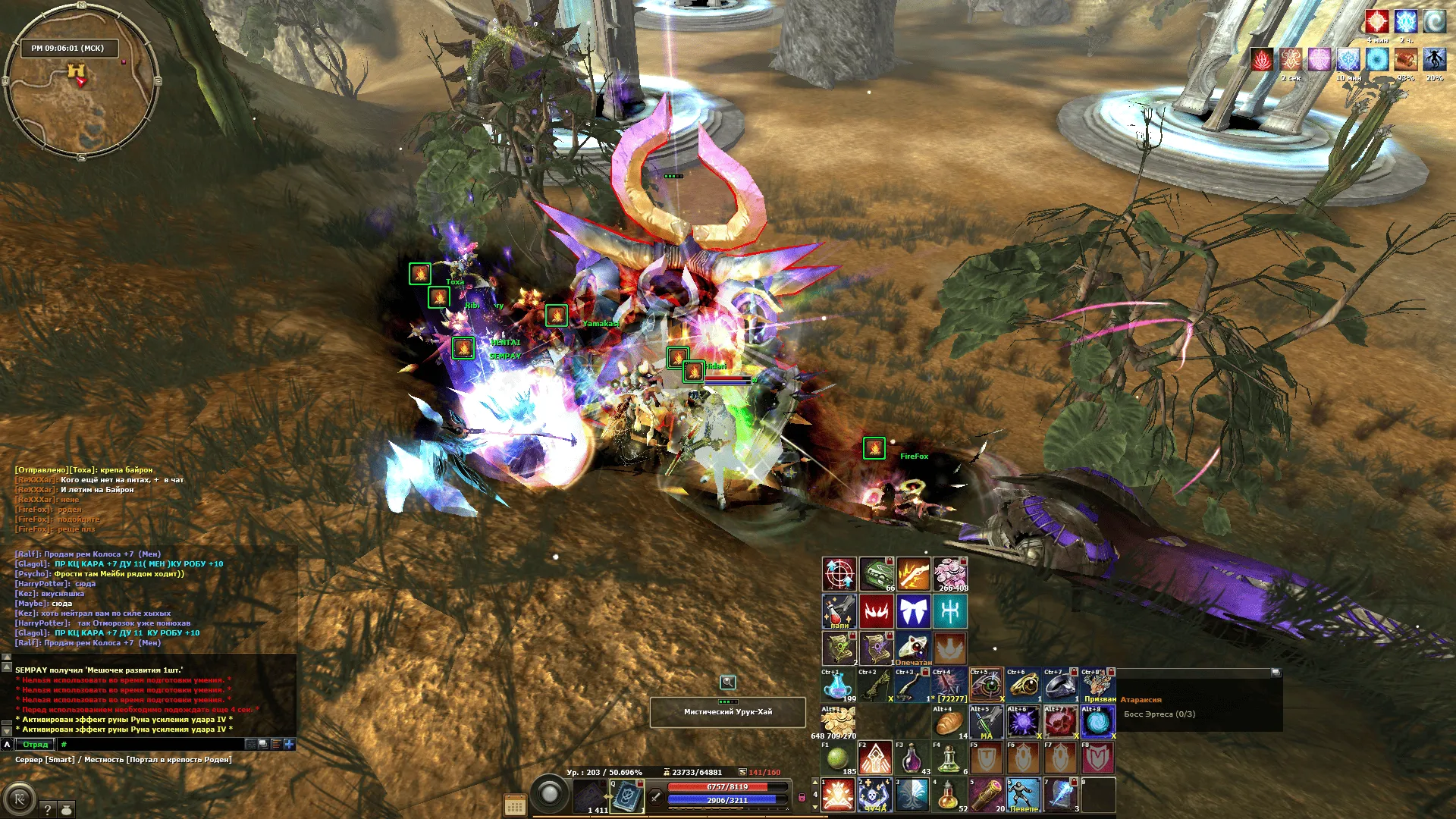Use the blue potion in the Ctr+1 slot

[x=837, y=686]
